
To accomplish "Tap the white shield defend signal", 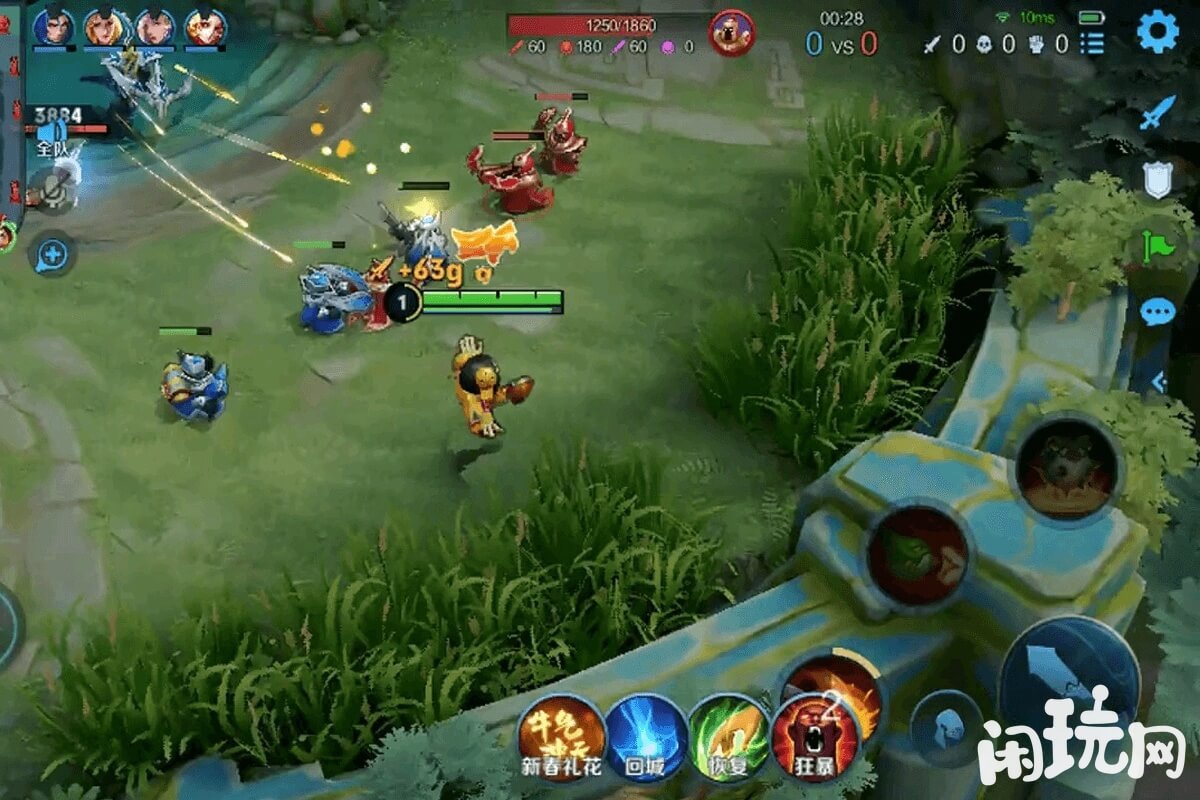I will coord(1158,179).
